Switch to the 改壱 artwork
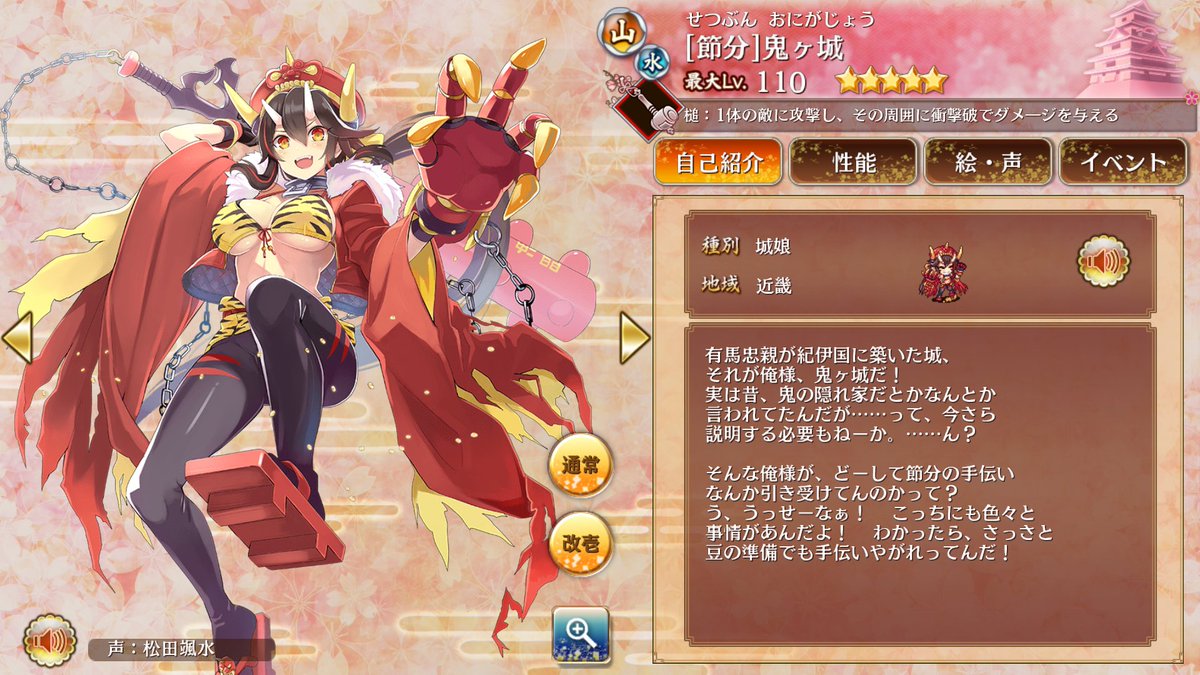 coord(581,543)
